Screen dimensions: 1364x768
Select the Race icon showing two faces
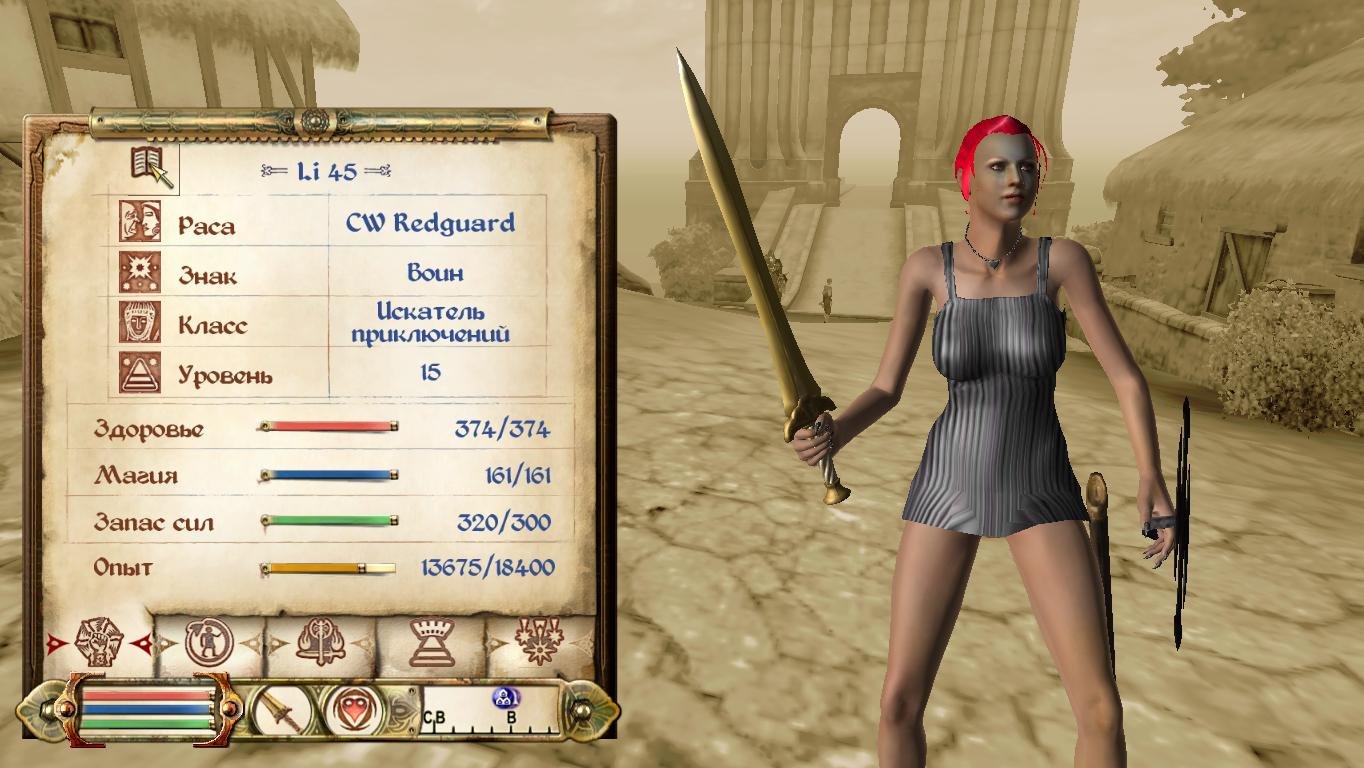(x=140, y=222)
